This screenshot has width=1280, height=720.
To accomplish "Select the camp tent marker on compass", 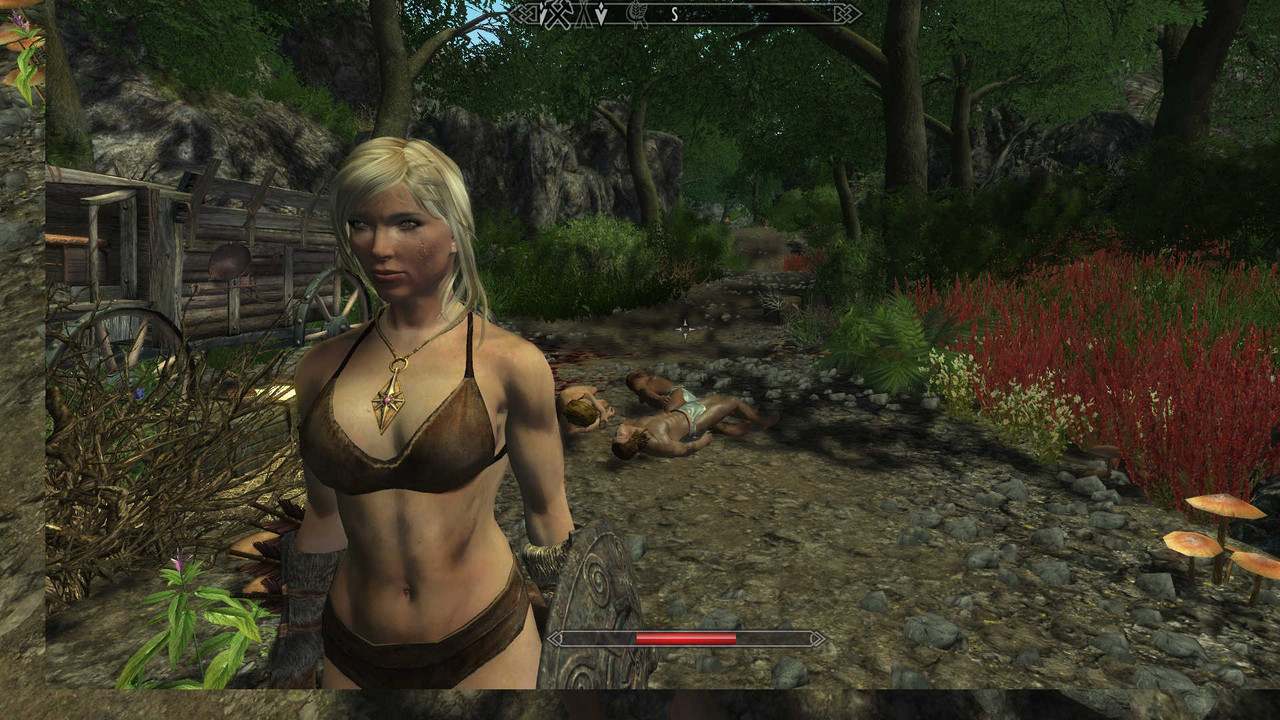I will (584, 14).
